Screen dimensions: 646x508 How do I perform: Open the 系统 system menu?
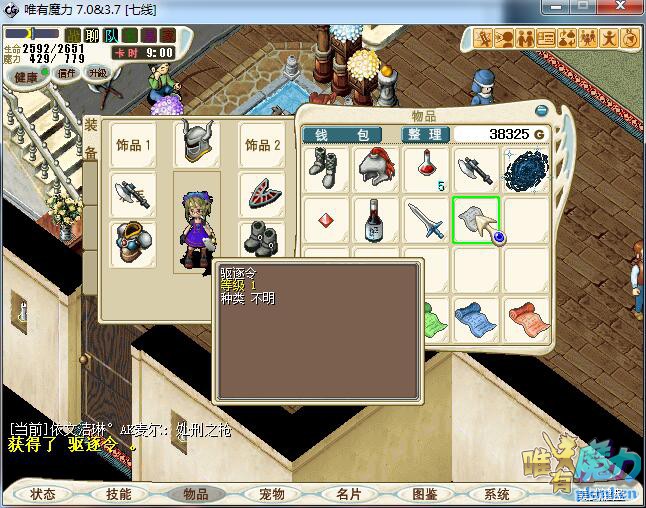tap(497, 494)
